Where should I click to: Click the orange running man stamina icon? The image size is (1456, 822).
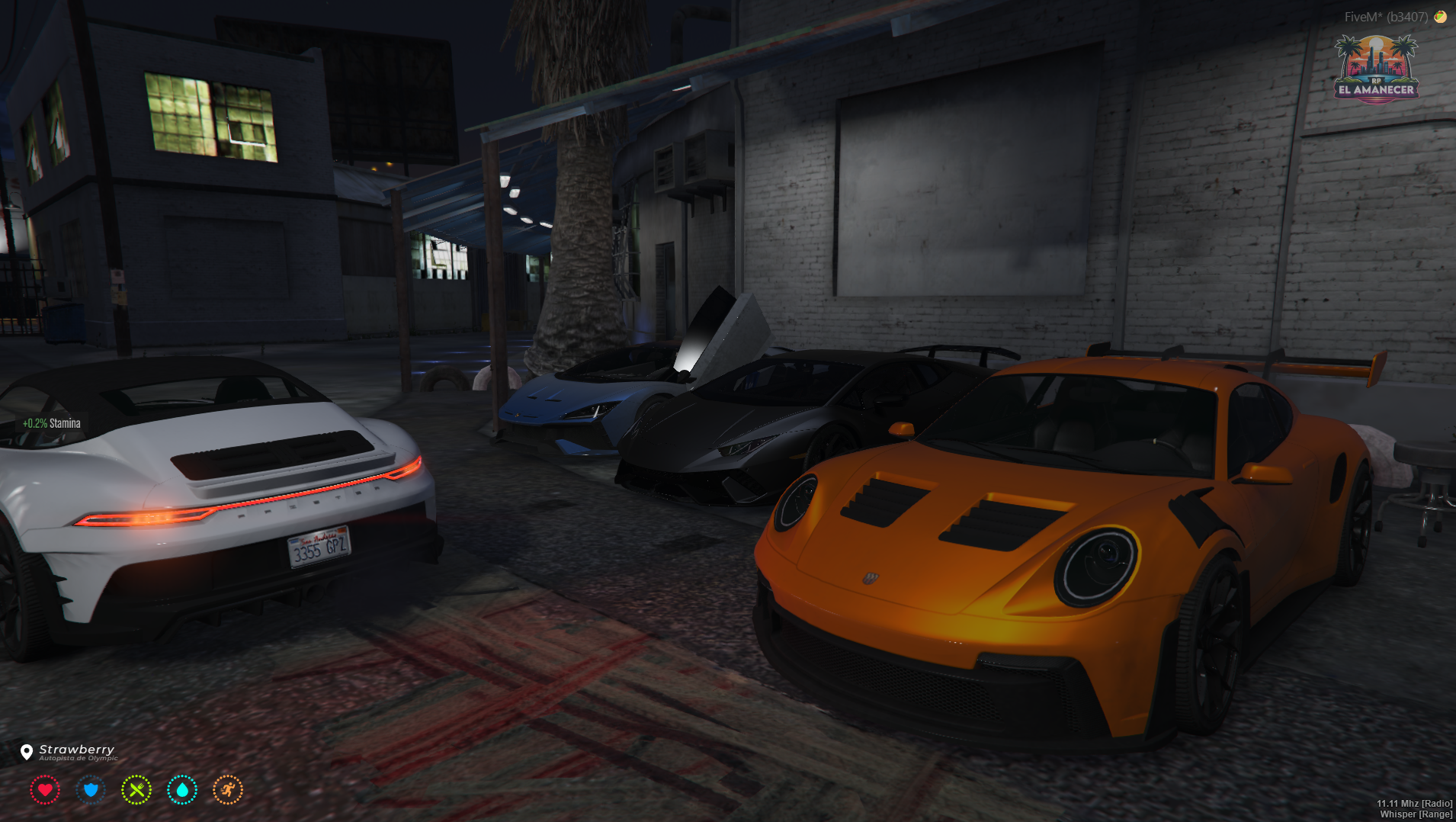tap(228, 790)
